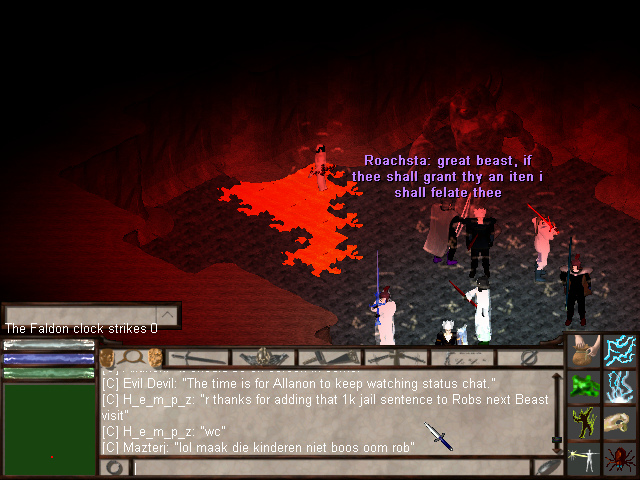
Task: Activate the yellow glowing figure spell
Action: 584,423
